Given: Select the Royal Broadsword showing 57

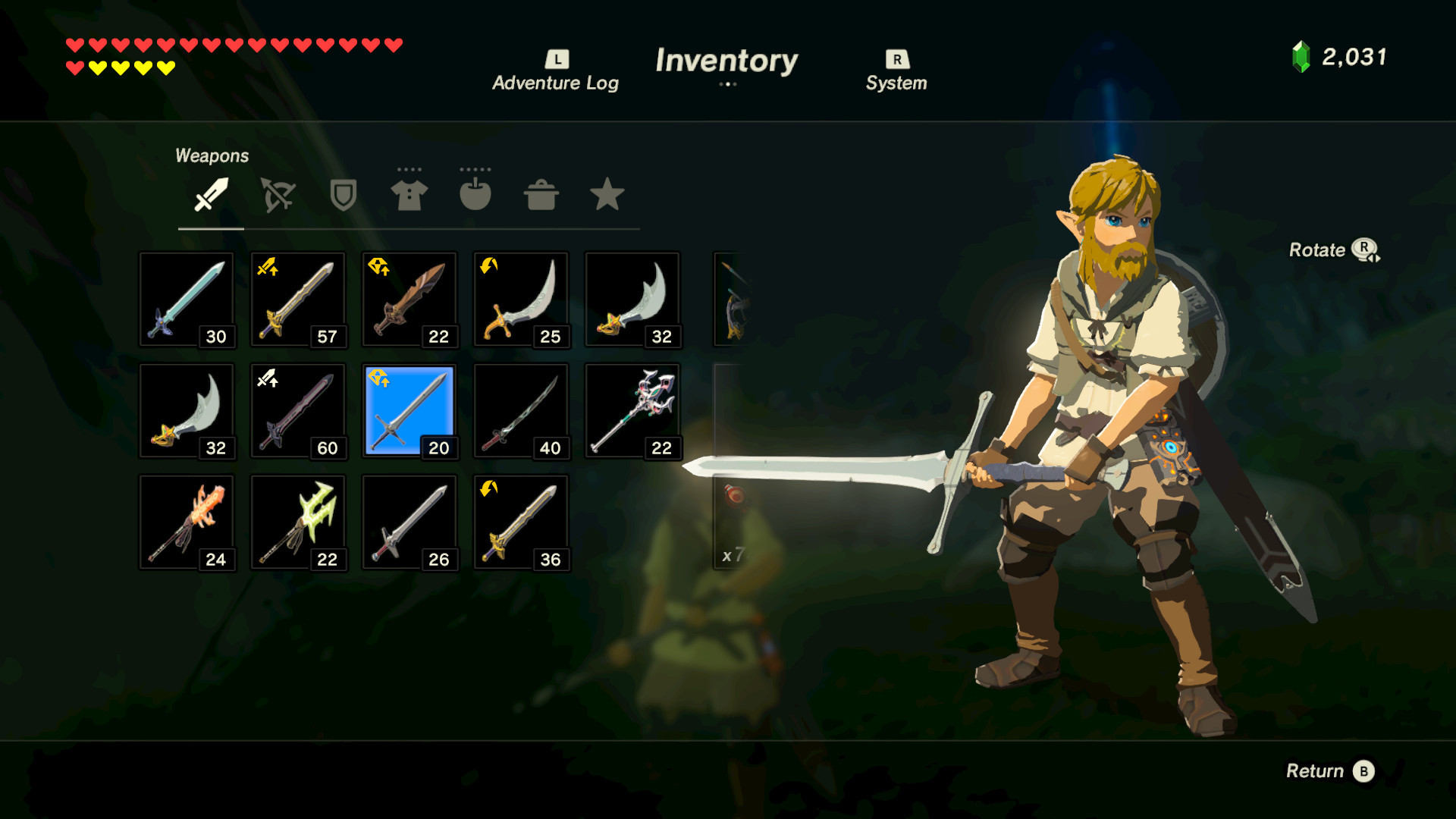Looking at the screenshot, I should [x=297, y=299].
